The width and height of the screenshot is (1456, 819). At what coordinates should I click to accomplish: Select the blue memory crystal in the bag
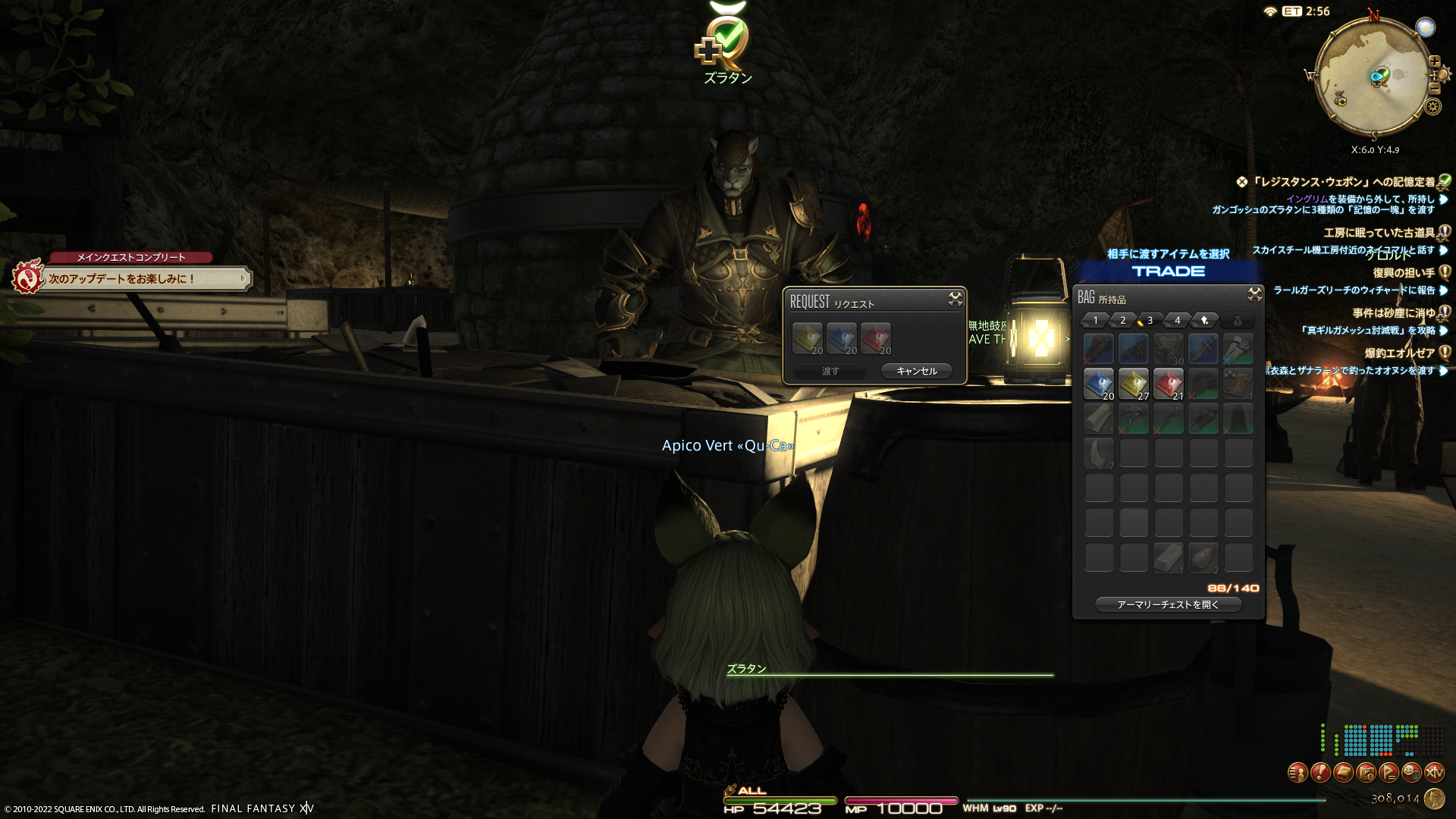pyautogui.click(x=1098, y=384)
